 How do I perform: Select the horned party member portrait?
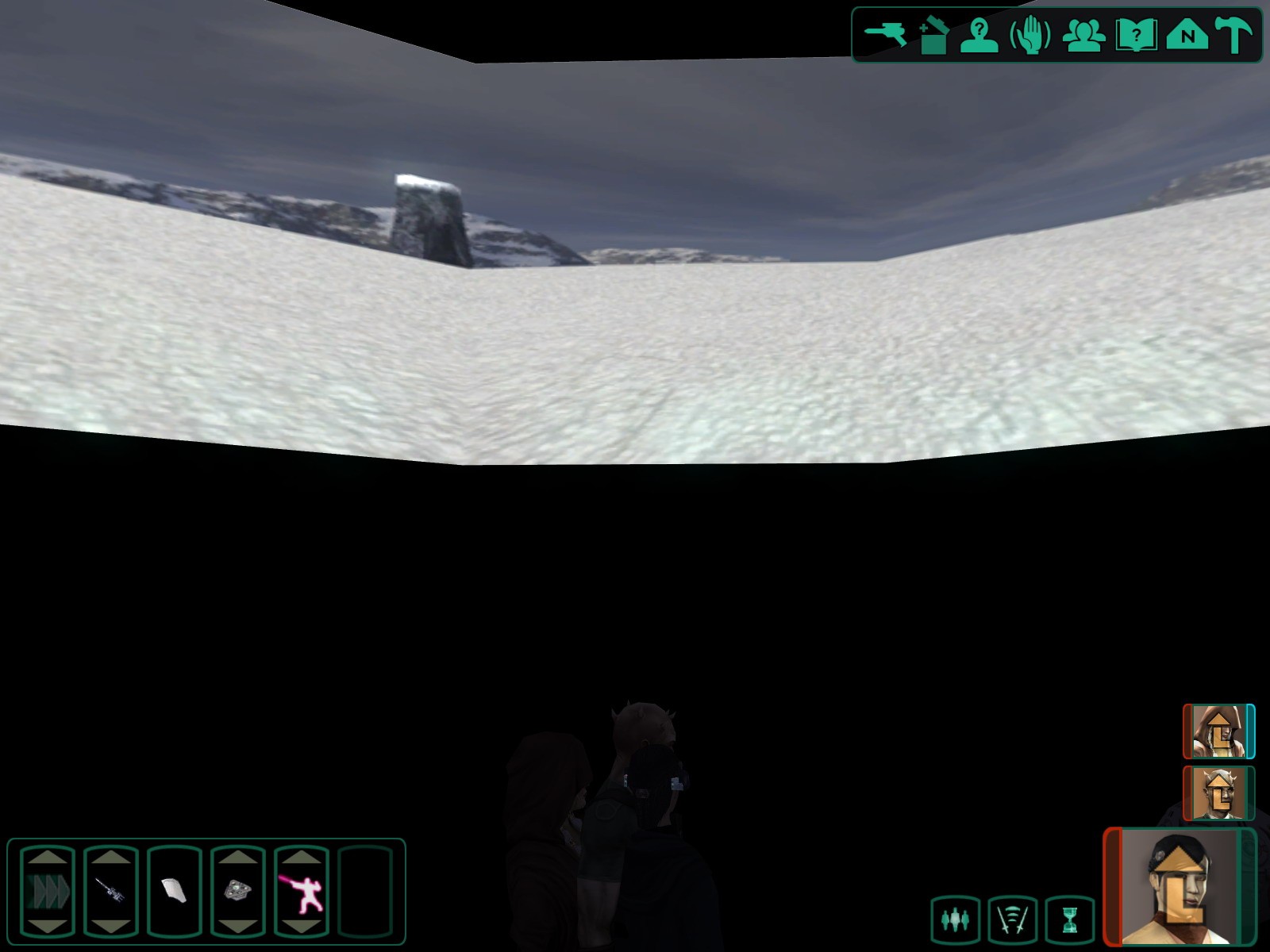(x=1218, y=793)
